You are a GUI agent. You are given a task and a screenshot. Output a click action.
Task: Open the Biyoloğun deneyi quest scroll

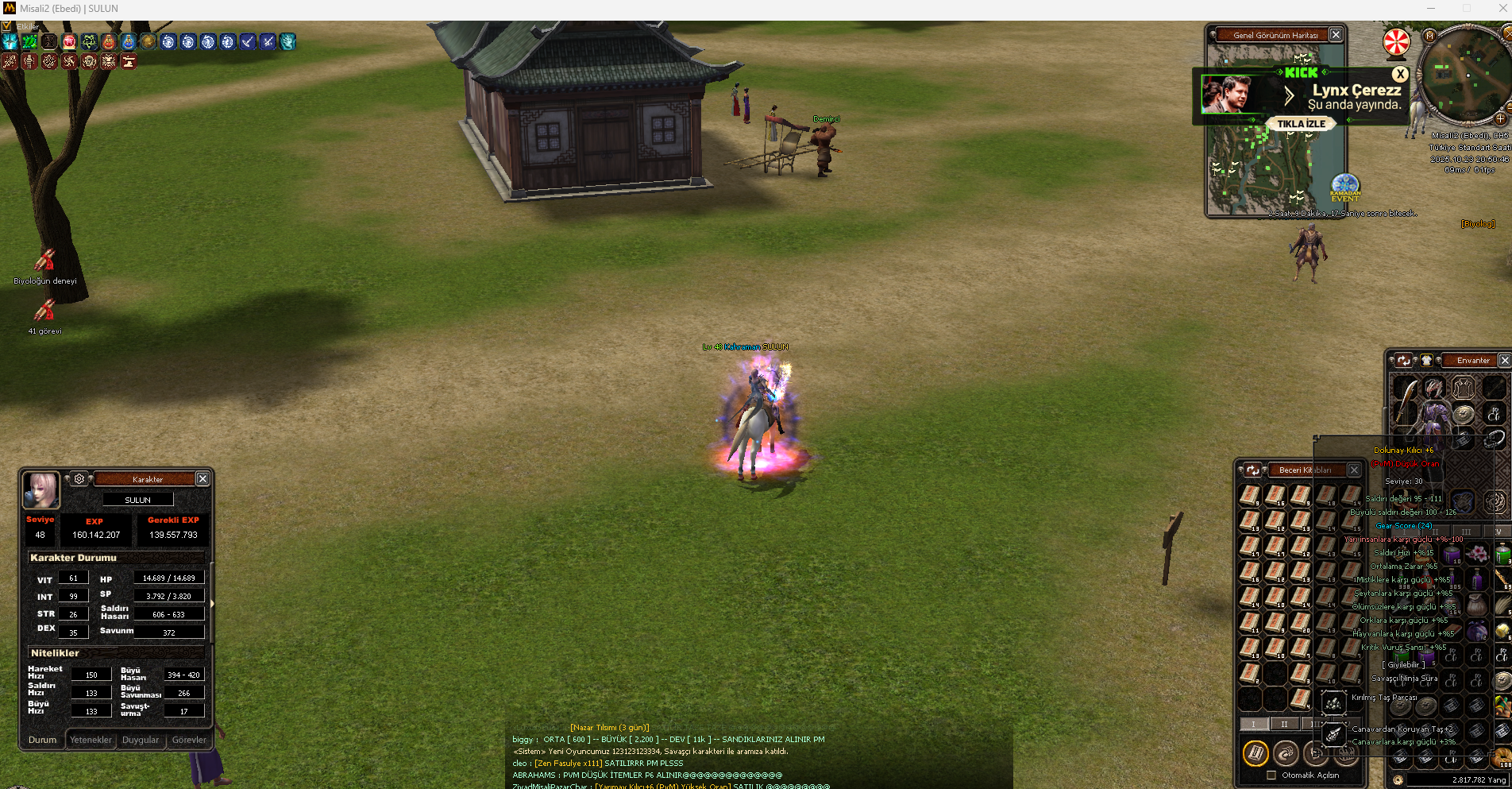(x=44, y=261)
